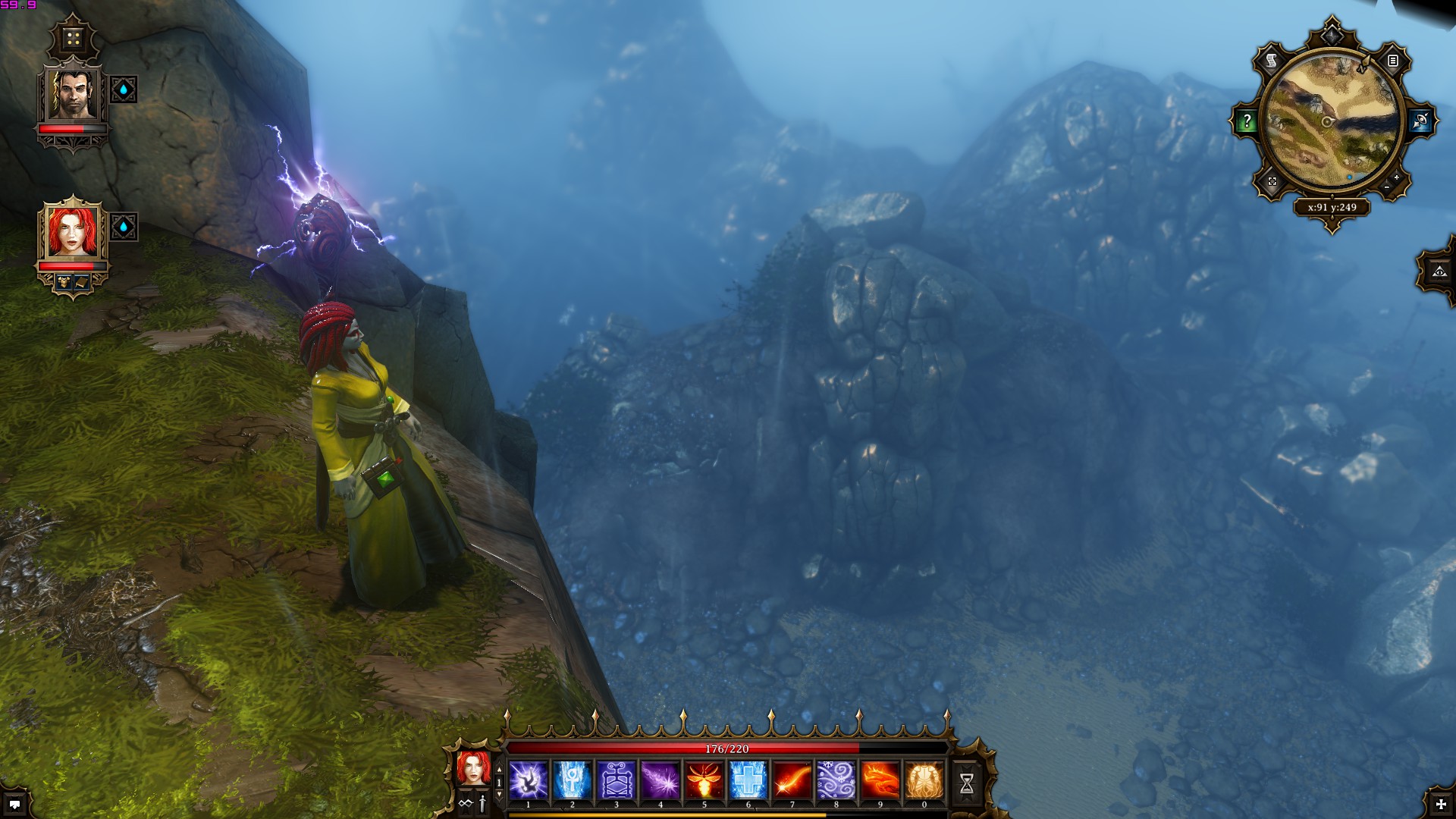
Task: Cast the golden armor skill in slot 0
Action: pos(924,780)
